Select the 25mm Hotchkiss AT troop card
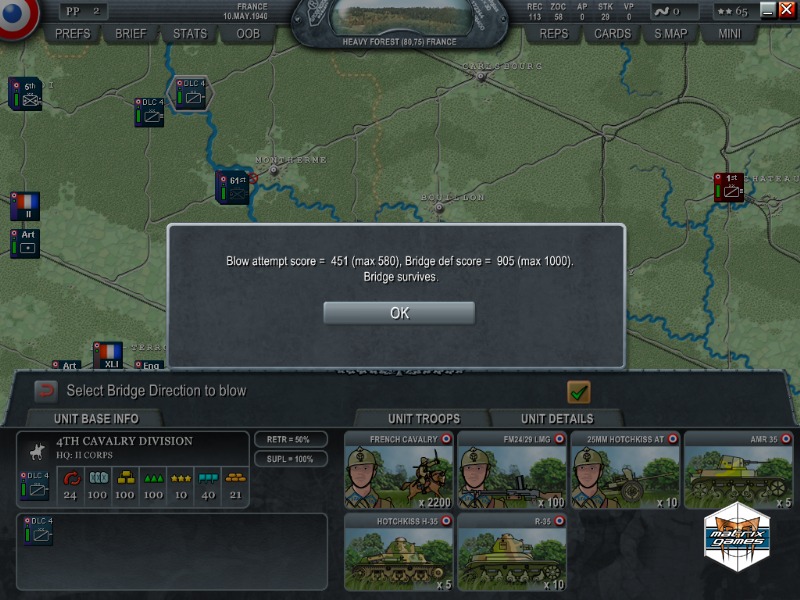The image size is (800, 600). (x=625, y=470)
